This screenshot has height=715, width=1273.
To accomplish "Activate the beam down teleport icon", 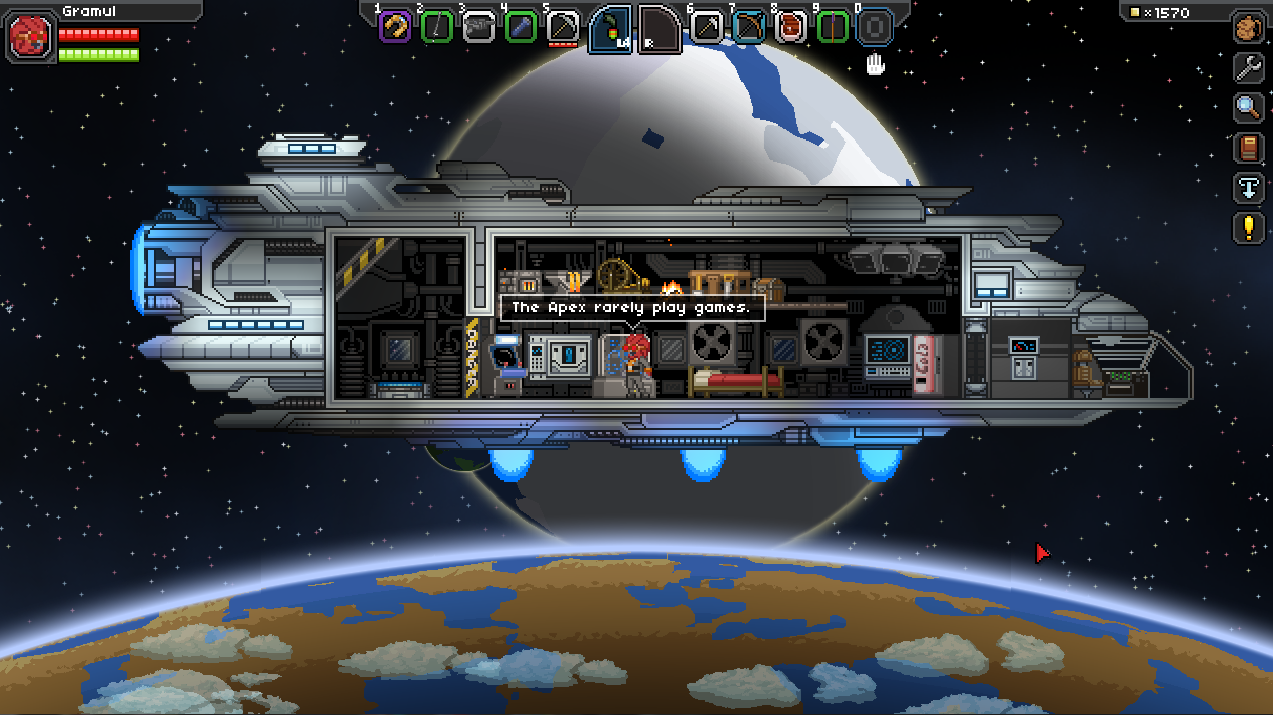I will (1248, 188).
